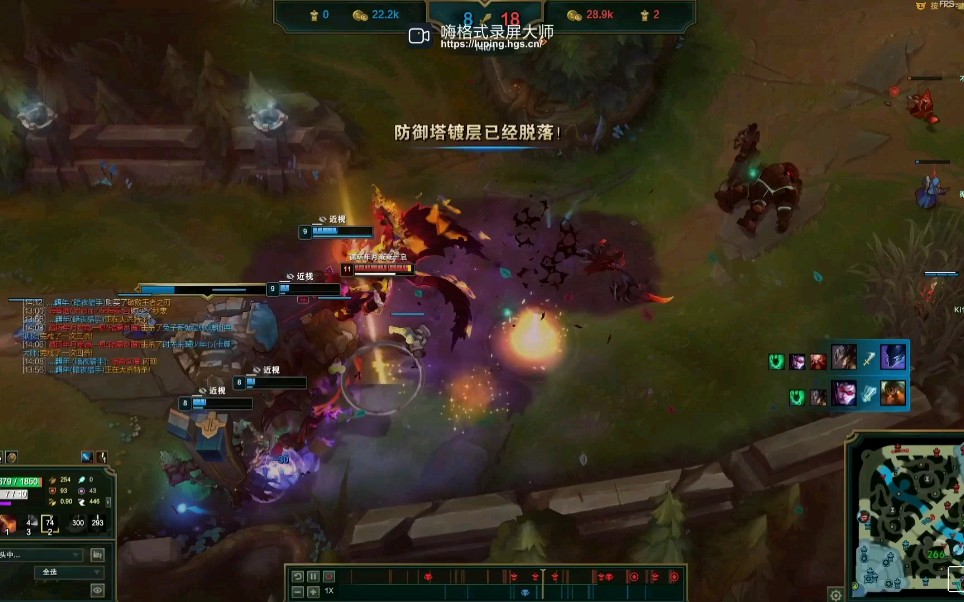Pause the replay playback
The width and height of the screenshot is (964, 602).
[x=313, y=577]
